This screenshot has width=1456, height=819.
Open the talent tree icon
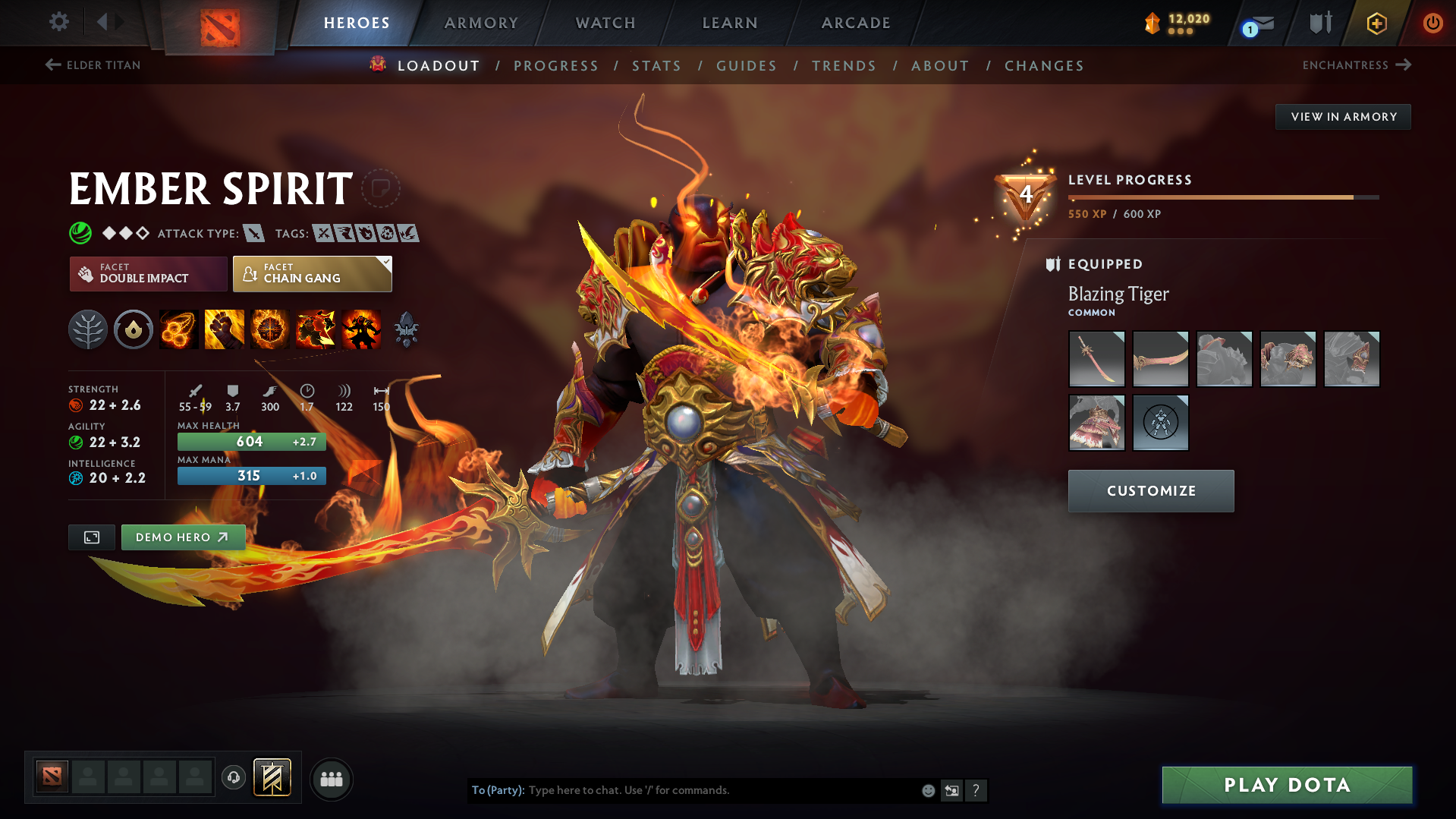(88, 329)
